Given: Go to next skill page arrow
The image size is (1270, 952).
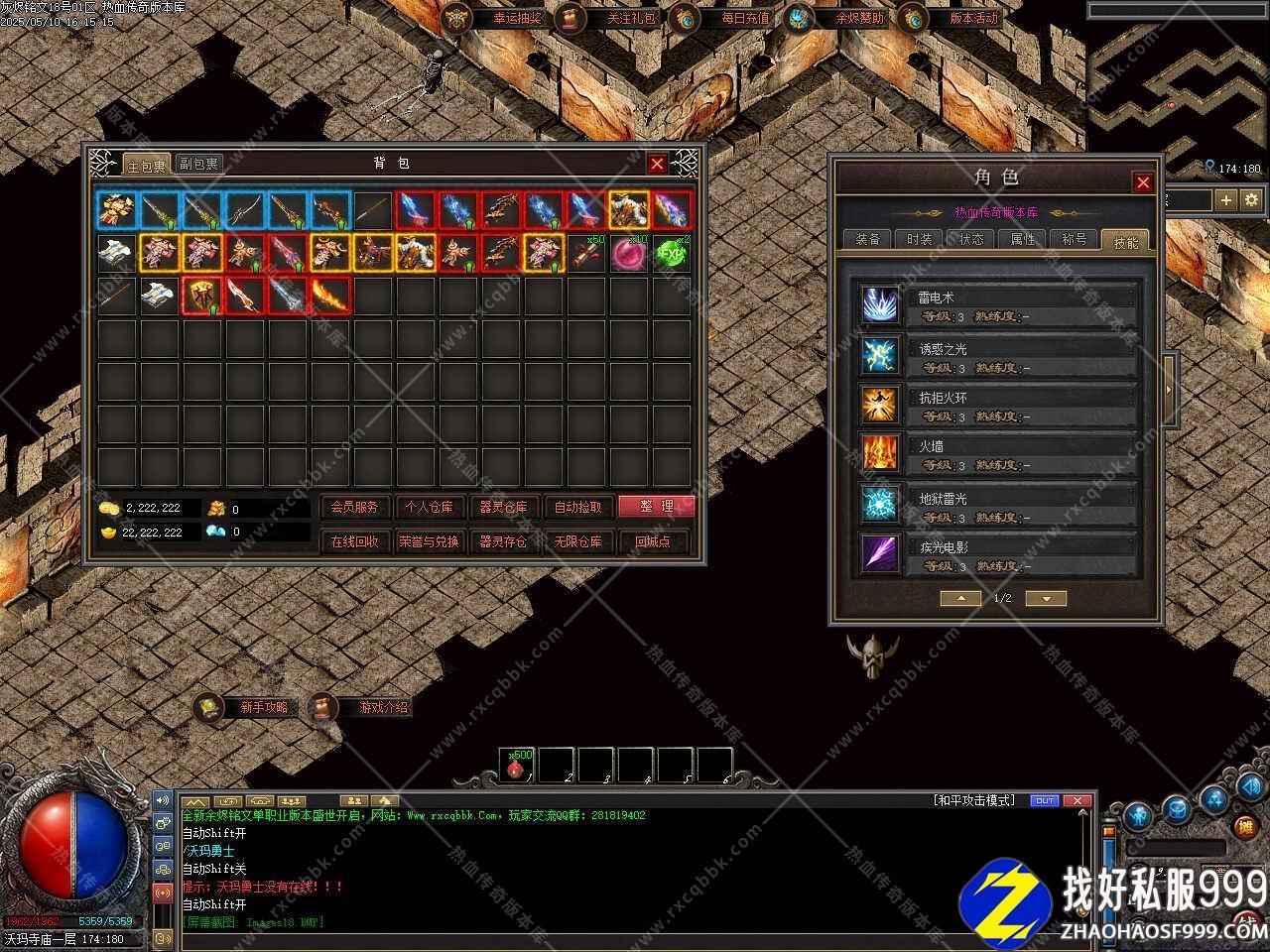Looking at the screenshot, I should (1046, 598).
